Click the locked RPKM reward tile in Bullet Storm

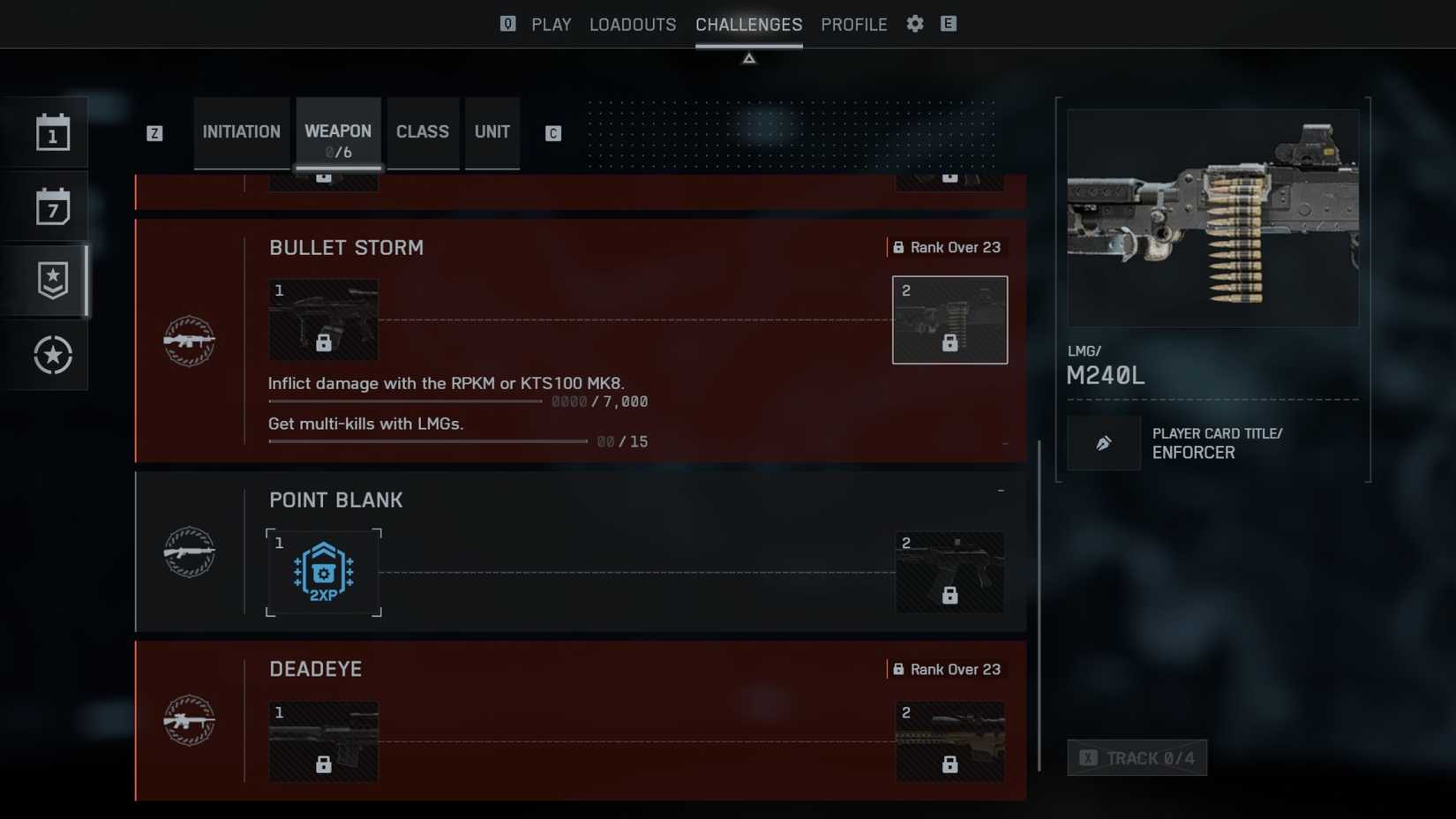tap(323, 319)
